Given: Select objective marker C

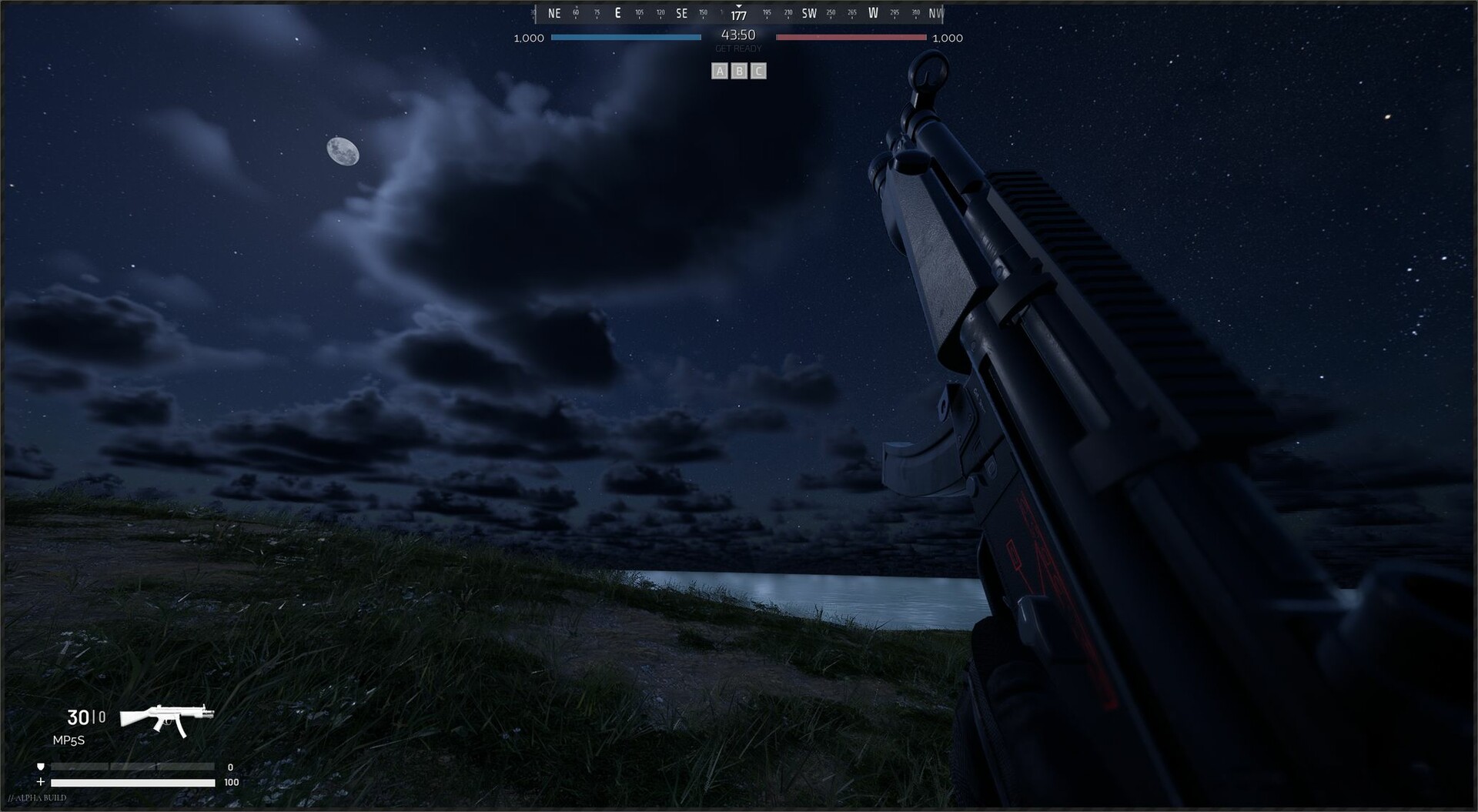Looking at the screenshot, I should [x=758, y=71].
